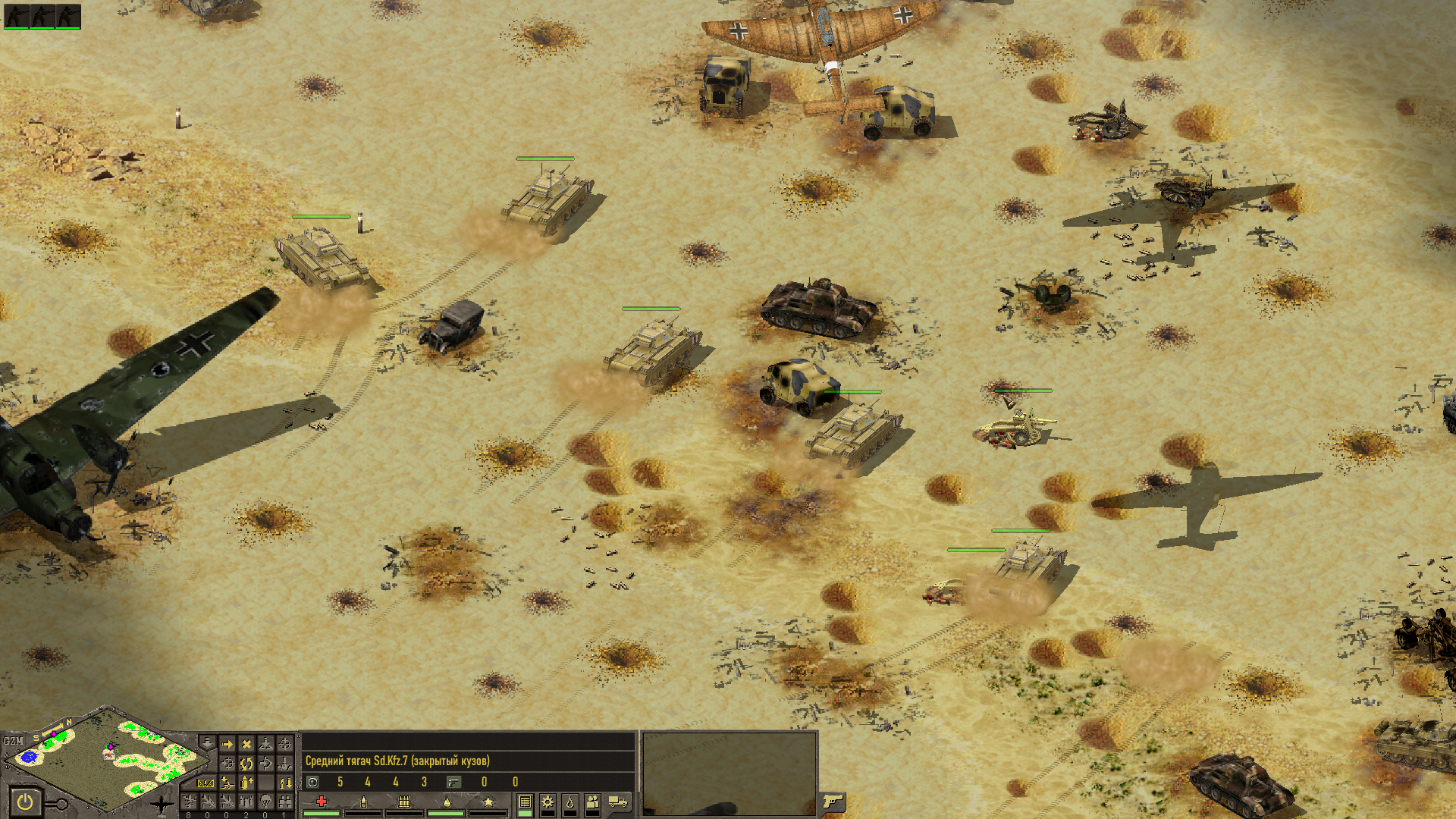1456x819 pixels.
Task: Show the crew info tab
Action: coord(593,802)
